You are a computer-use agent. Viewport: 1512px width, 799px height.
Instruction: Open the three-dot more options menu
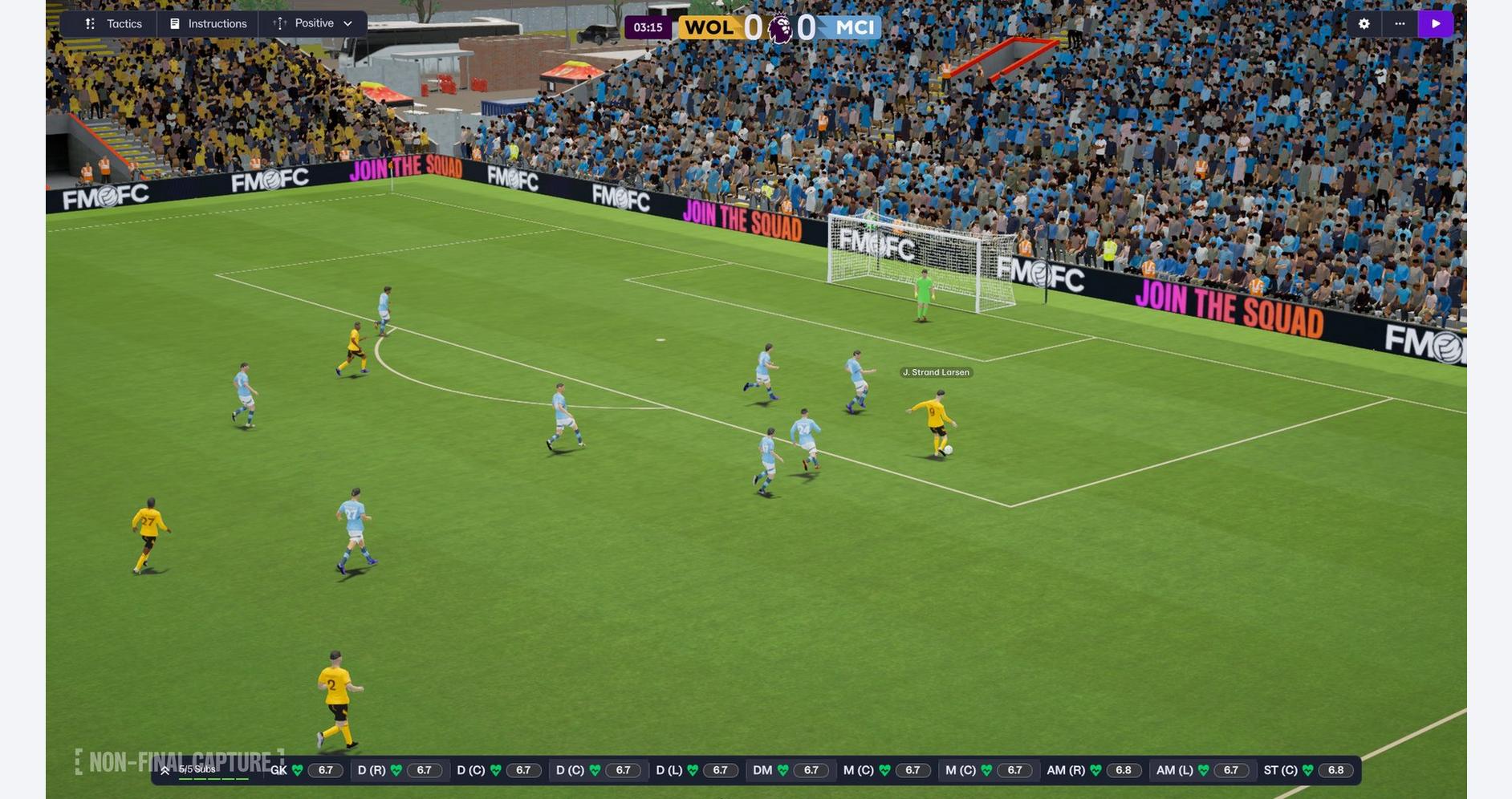pos(1400,24)
